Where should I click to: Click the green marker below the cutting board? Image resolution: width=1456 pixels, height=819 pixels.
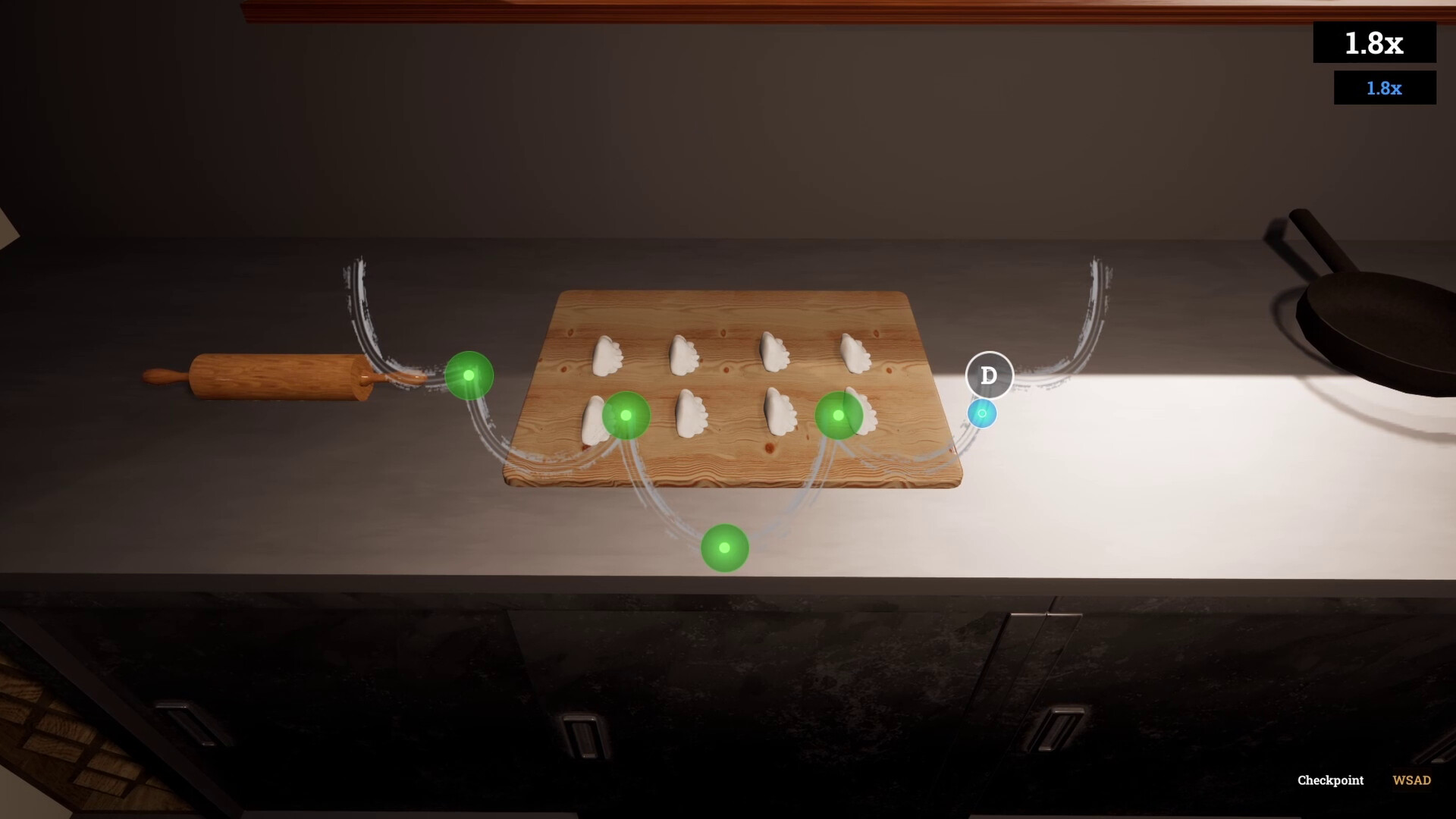tap(724, 548)
